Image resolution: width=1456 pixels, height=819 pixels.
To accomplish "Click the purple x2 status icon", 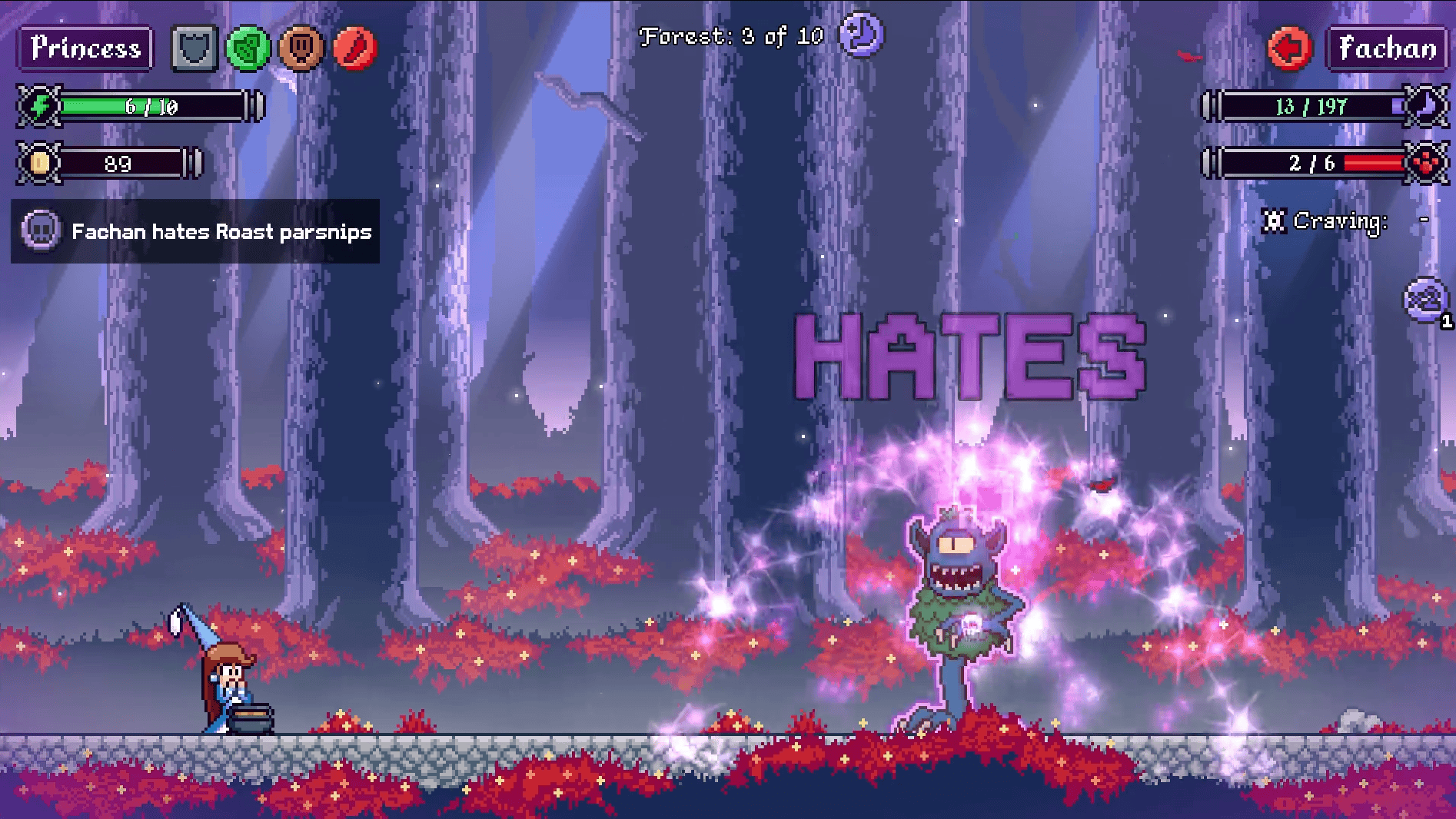I will 1426,300.
